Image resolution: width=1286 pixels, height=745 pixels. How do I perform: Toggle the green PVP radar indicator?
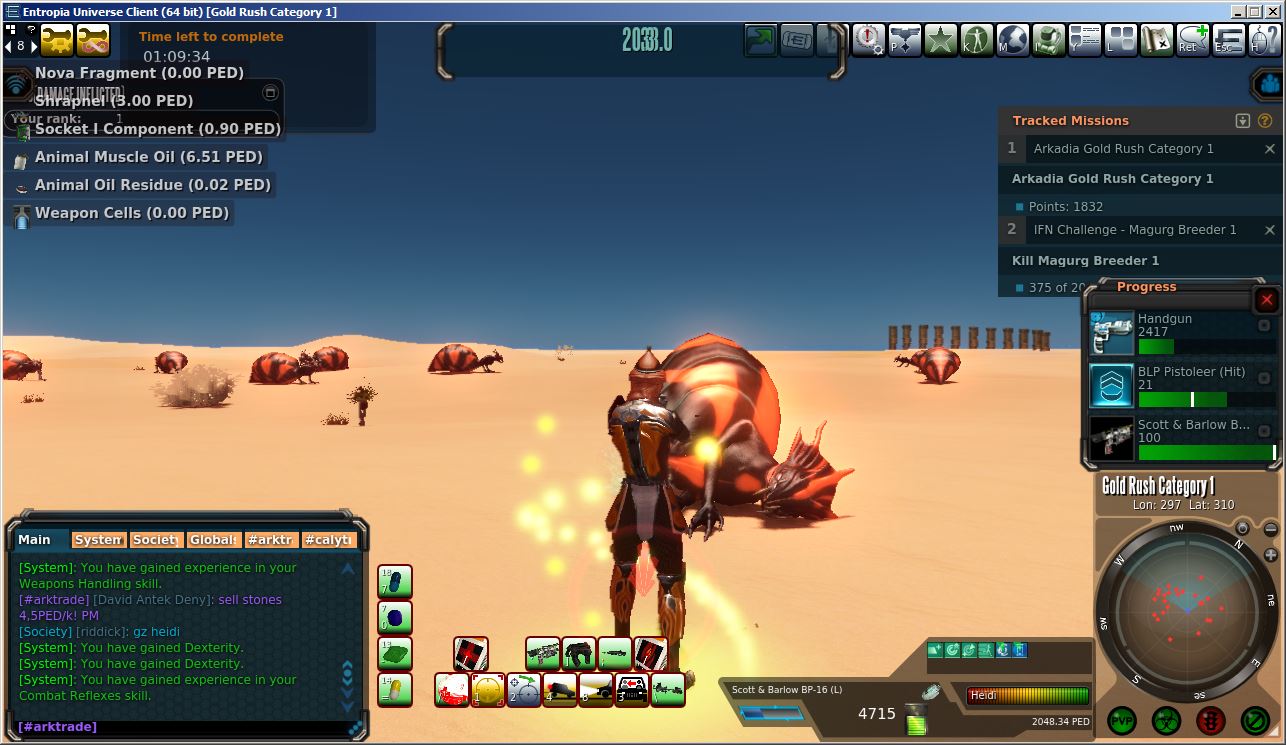1122,720
